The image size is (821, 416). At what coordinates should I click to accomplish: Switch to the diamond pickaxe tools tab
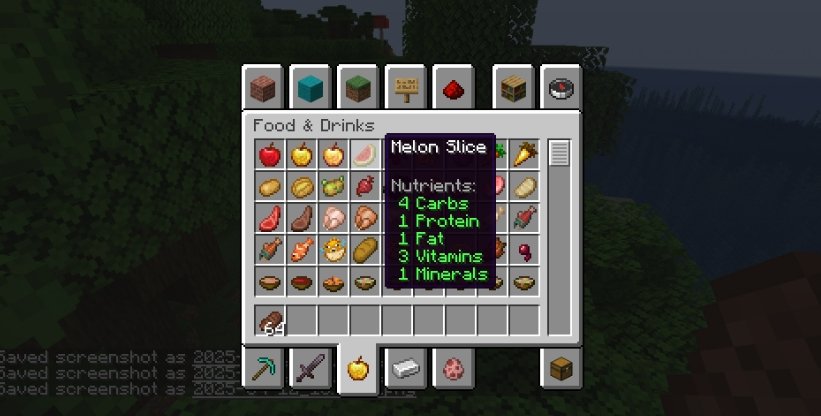coord(261,370)
